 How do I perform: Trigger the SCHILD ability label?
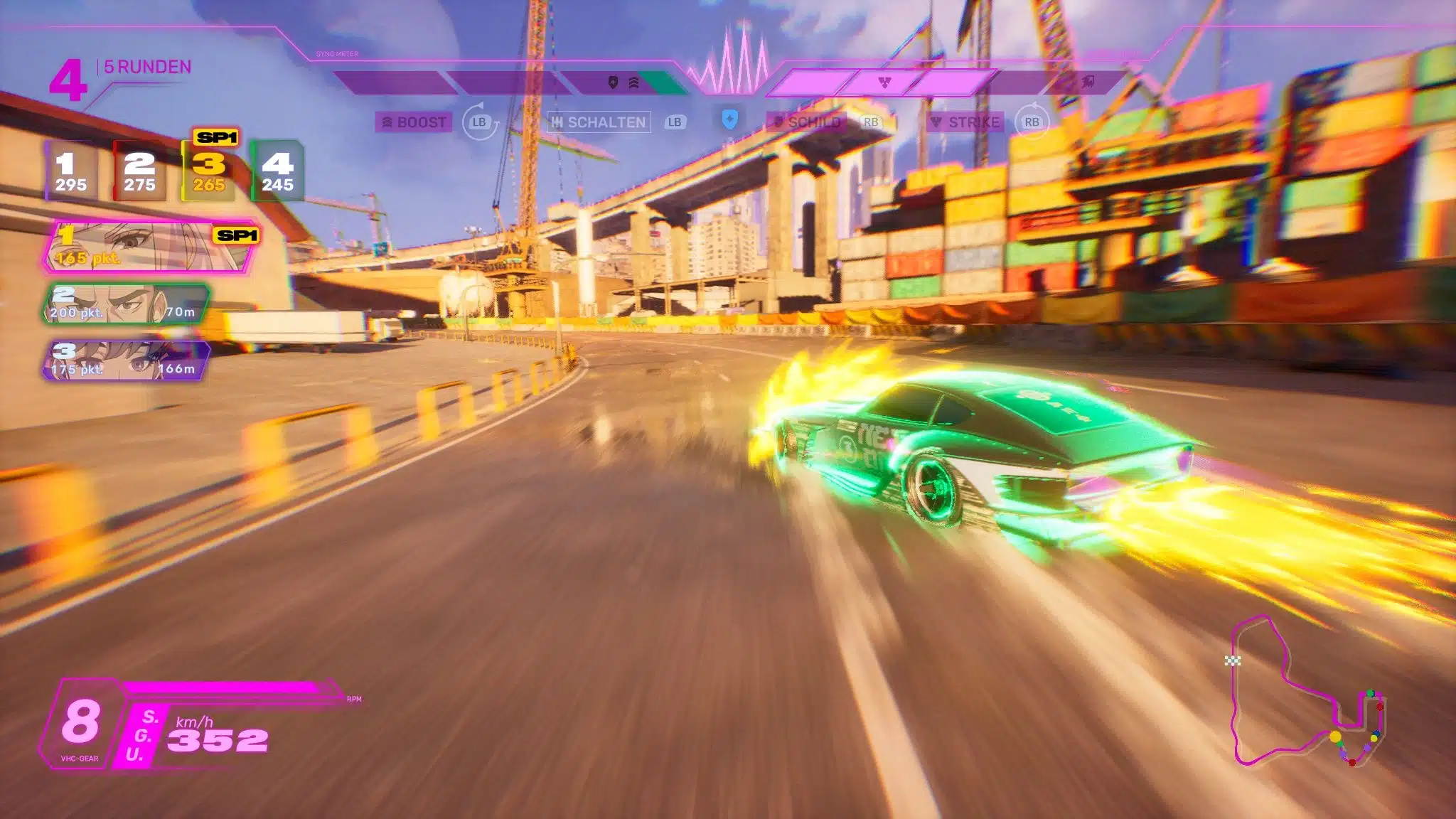(807, 122)
